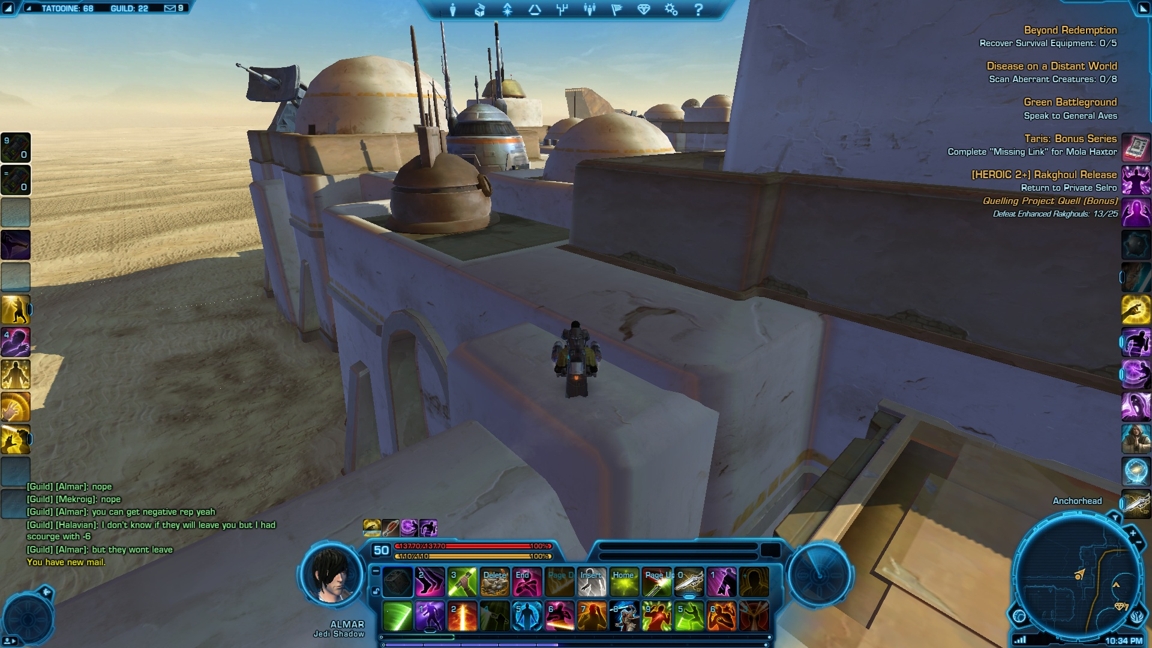The image size is (1152, 648).
Task: Open the skill tree icon in top menu
Action: coord(561,10)
